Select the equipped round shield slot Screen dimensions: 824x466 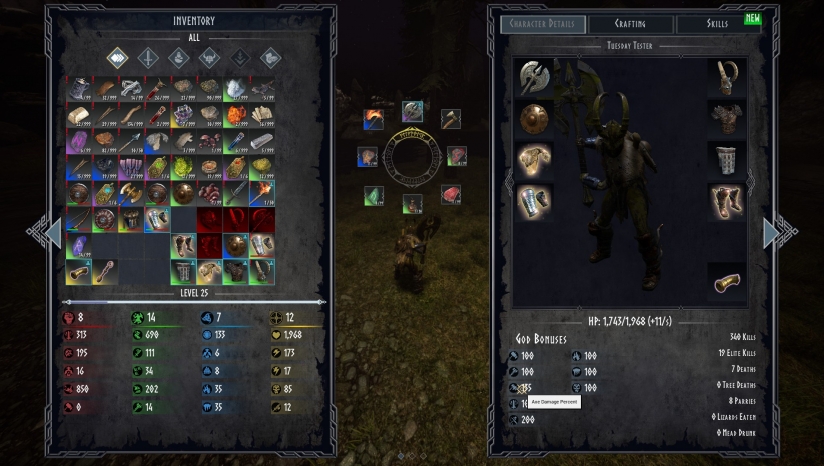tap(533, 119)
